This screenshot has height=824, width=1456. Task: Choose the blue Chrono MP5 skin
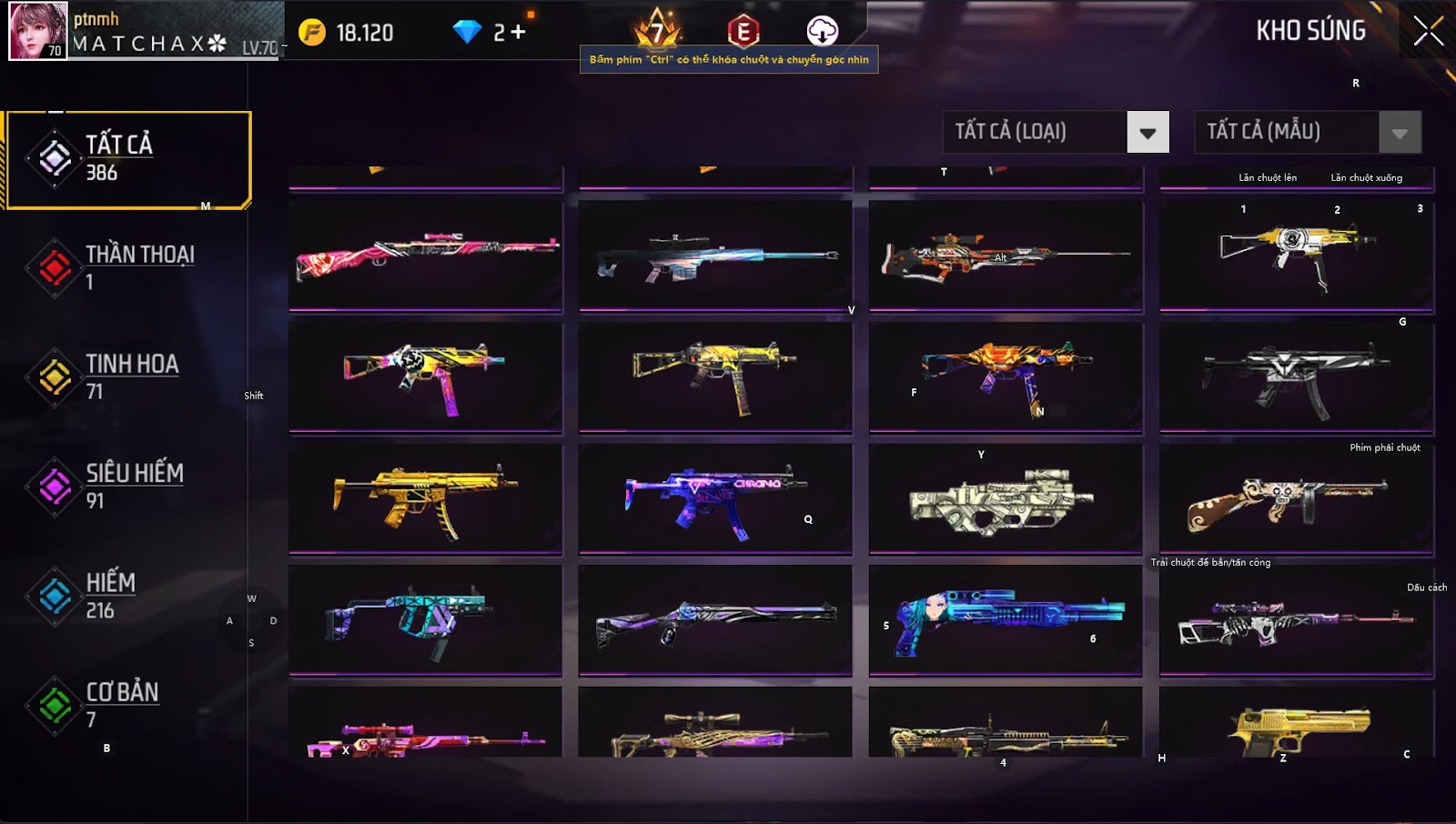coord(715,497)
